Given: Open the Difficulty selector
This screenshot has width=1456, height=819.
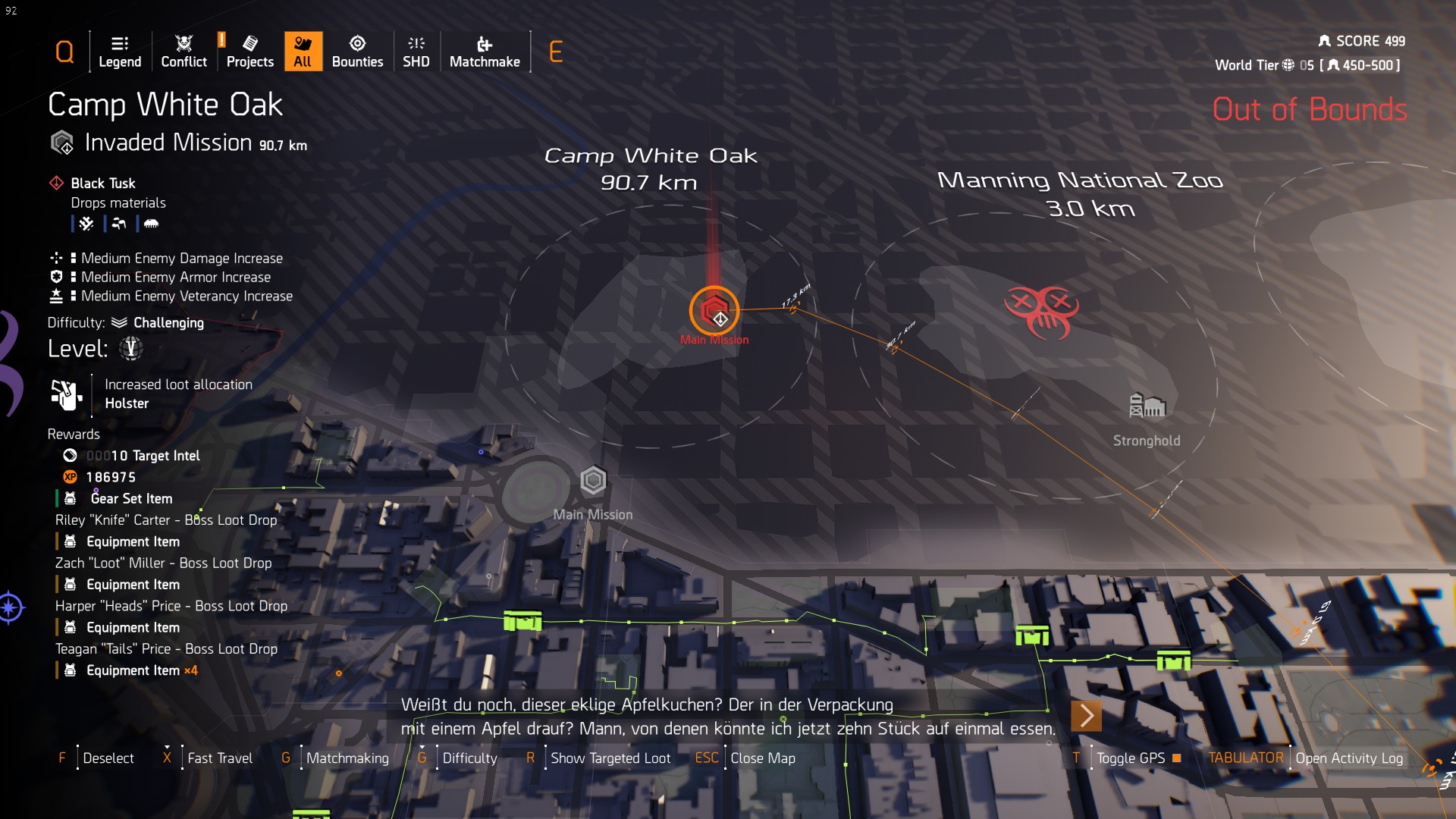Looking at the screenshot, I should [469, 758].
